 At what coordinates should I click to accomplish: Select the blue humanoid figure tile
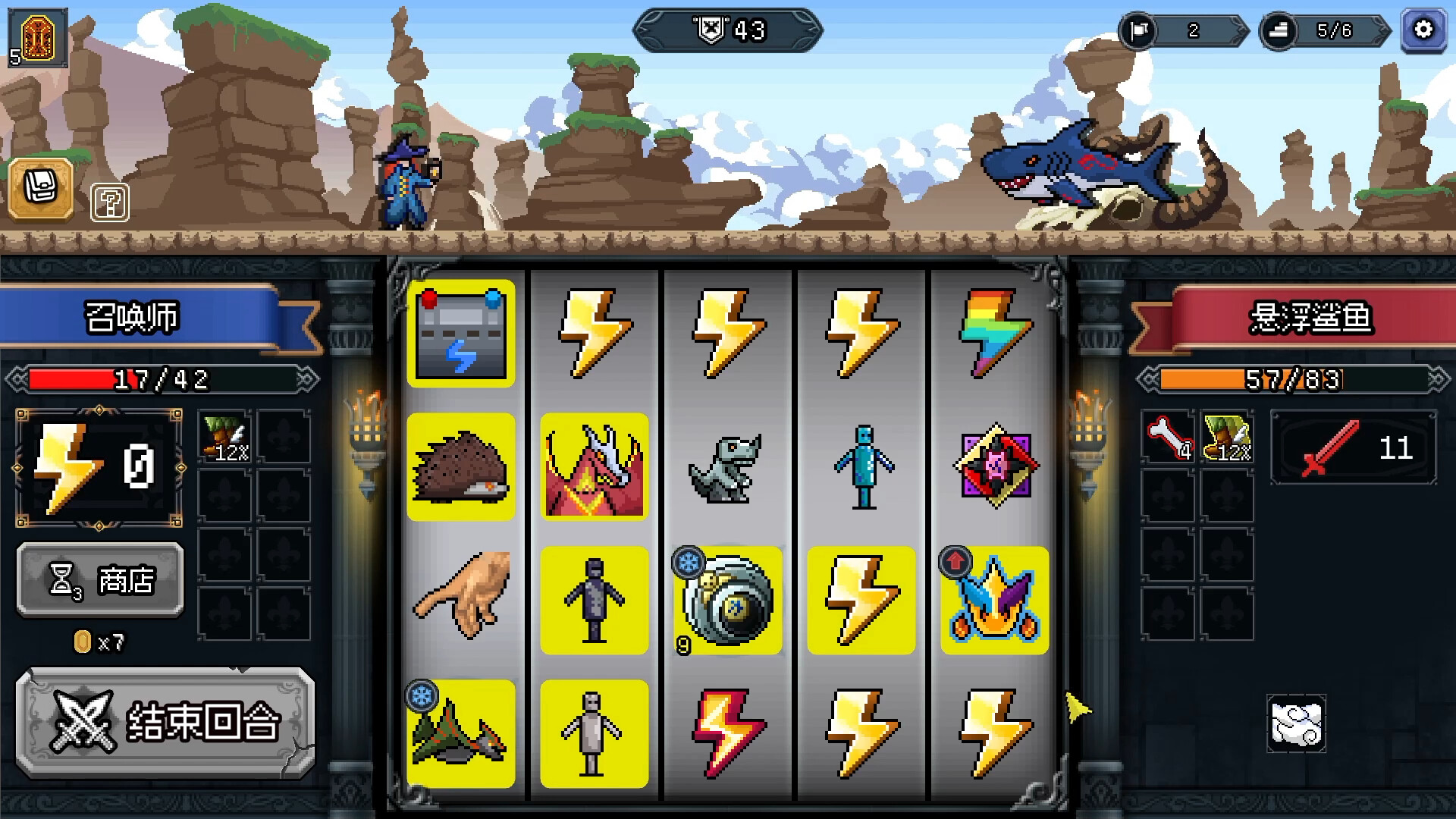pyautogui.click(x=861, y=467)
